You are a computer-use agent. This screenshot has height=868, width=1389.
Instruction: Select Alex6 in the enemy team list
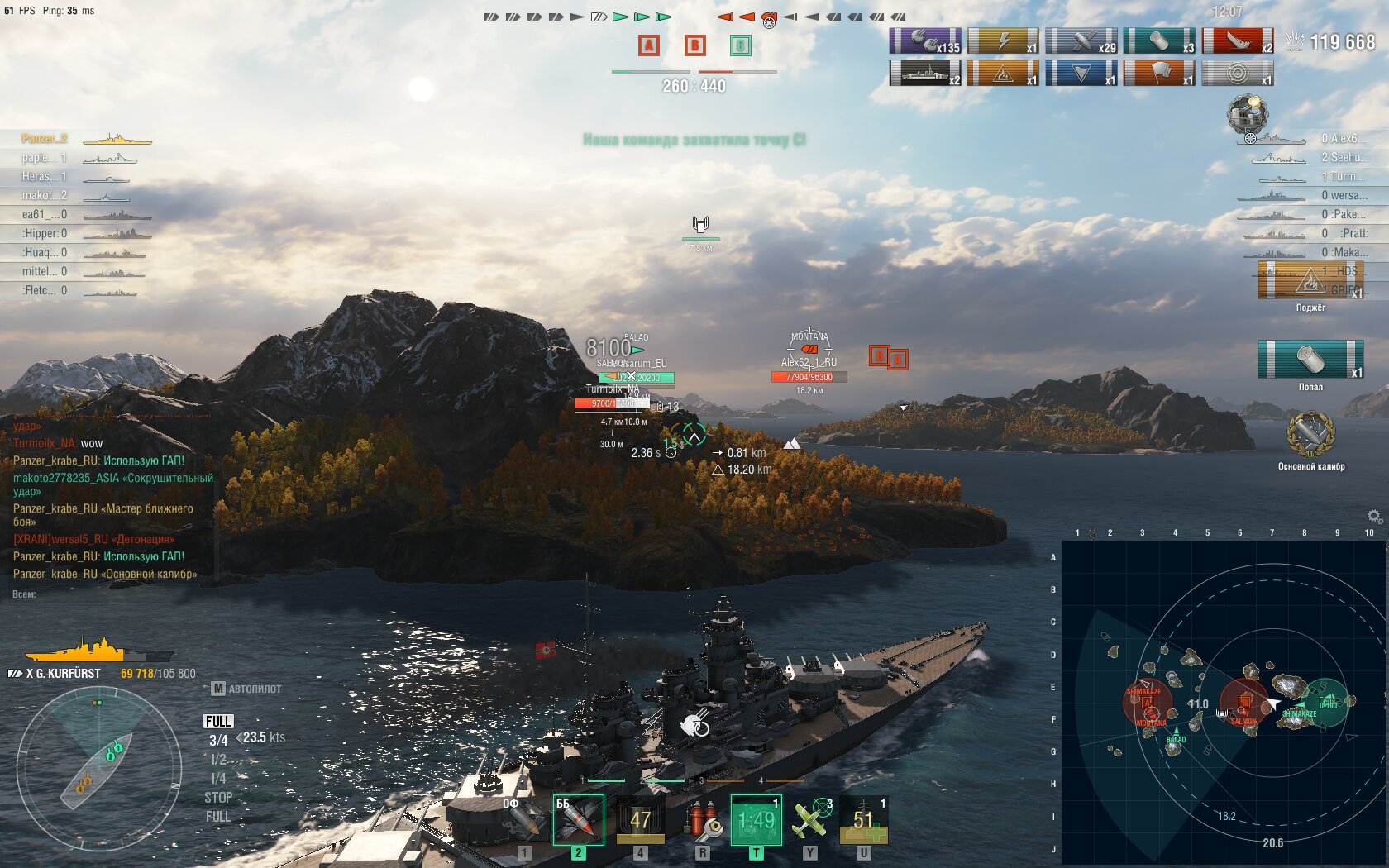(x=1343, y=138)
